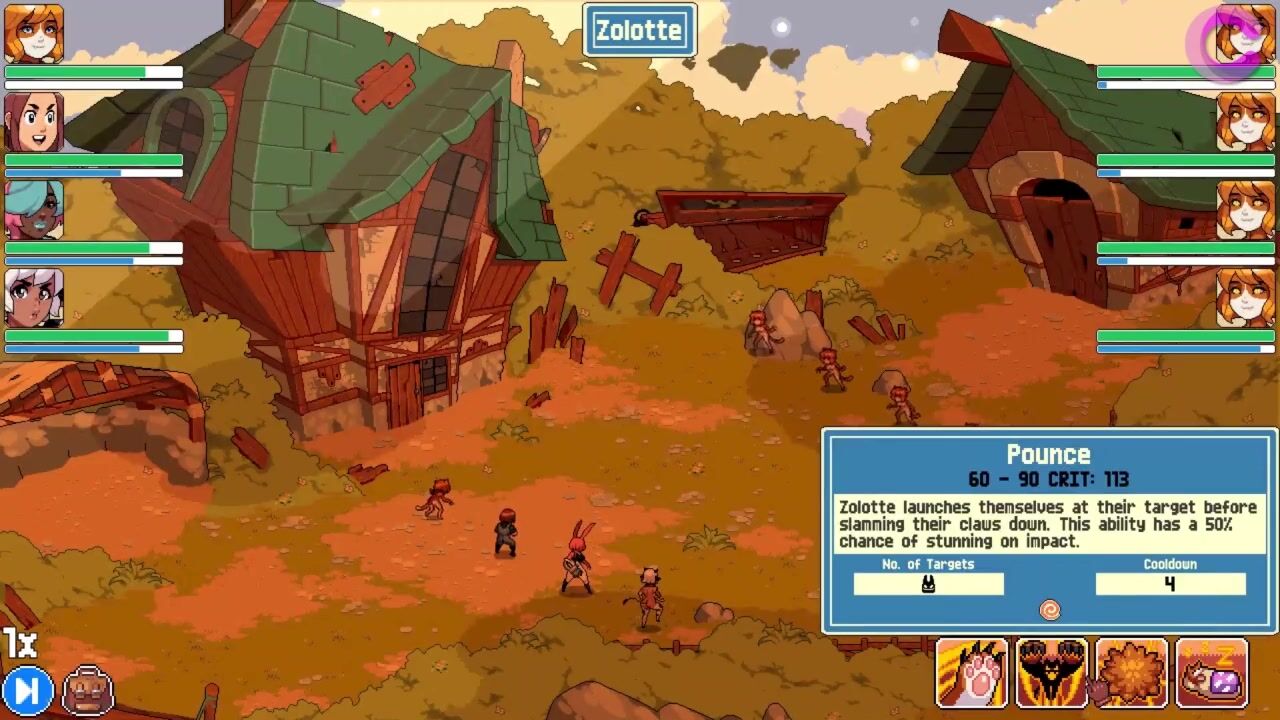This screenshot has height=720, width=1280.
Task: Target the enemy portrait marked with swirl
Action: [x=1244, y=34]
